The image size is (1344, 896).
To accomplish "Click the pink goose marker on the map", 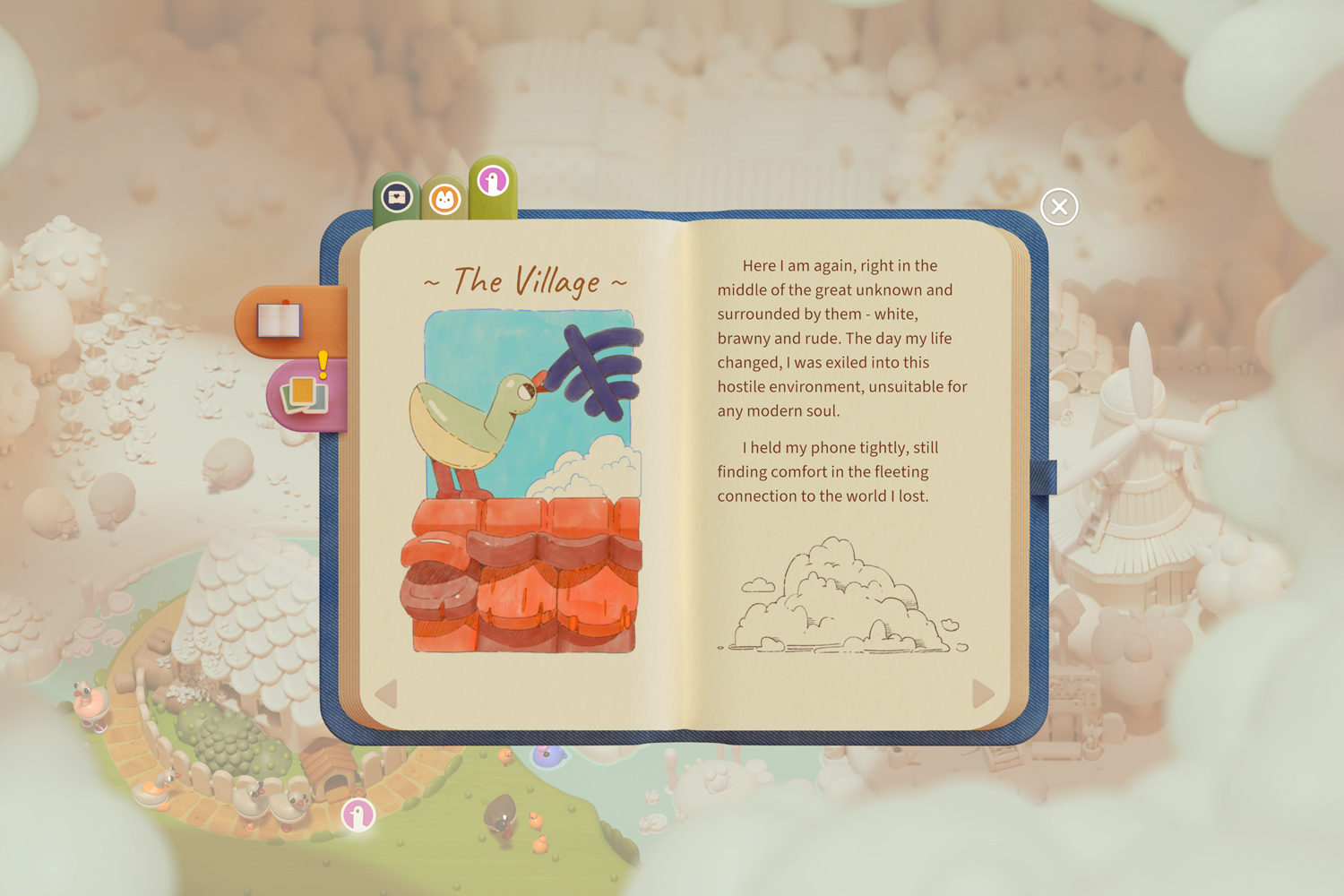I will click(358, 815).
